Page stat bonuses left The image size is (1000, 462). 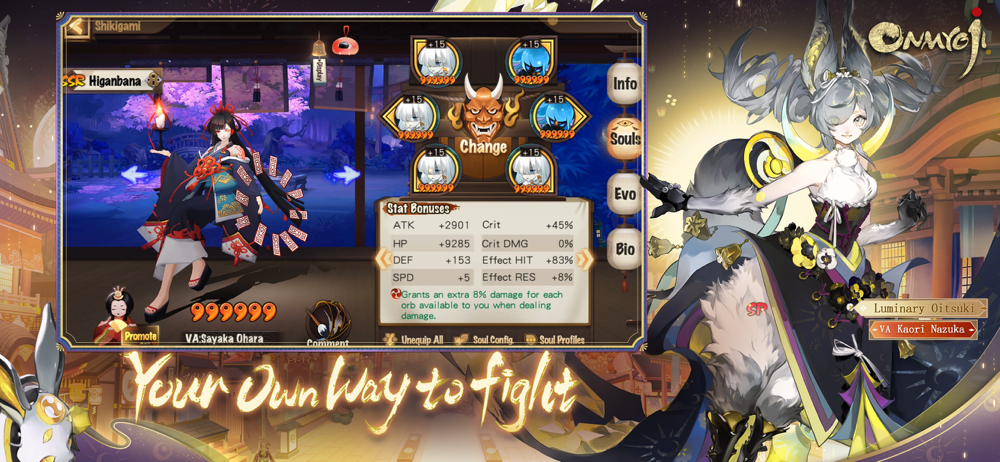coord(381,260)
